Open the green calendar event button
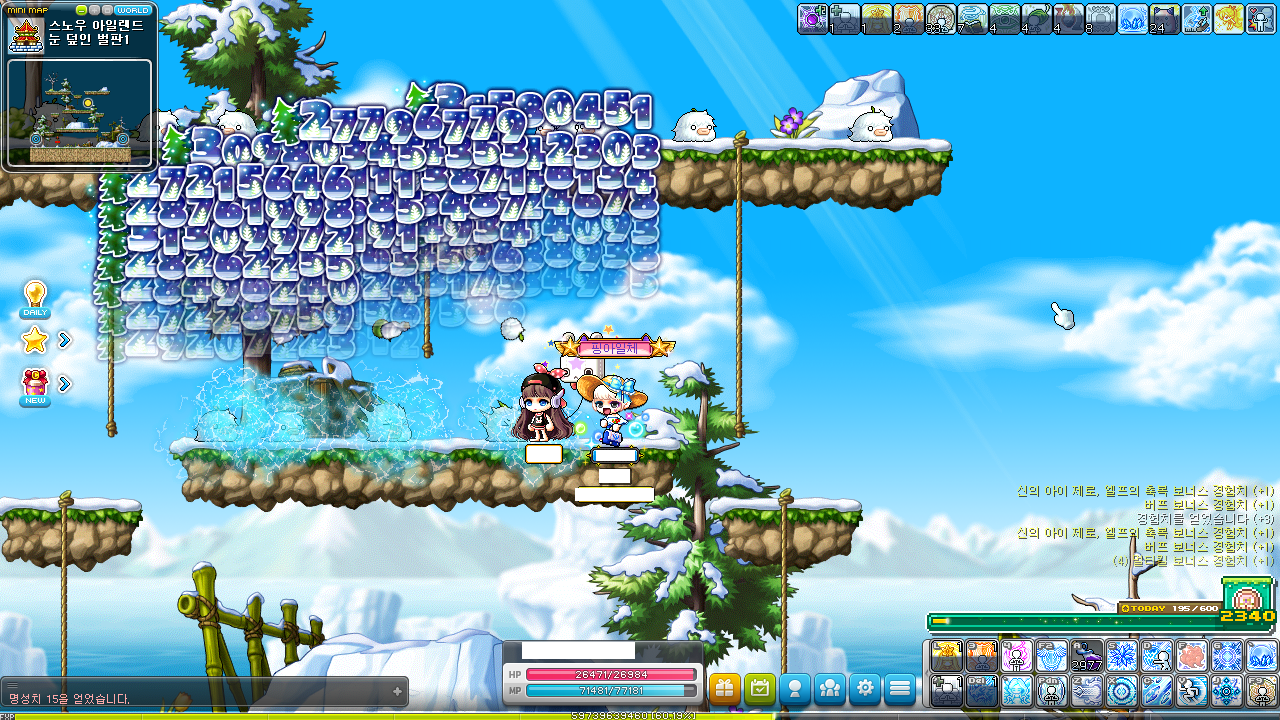This screenshot has width=1280, height=720. point(760,688)
